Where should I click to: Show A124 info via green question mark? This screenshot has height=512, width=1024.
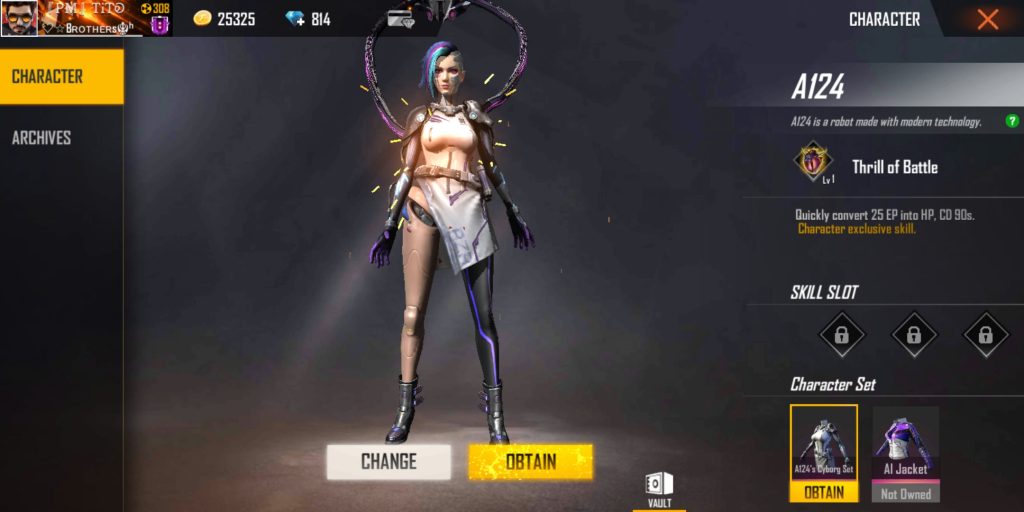(1012, 121)
